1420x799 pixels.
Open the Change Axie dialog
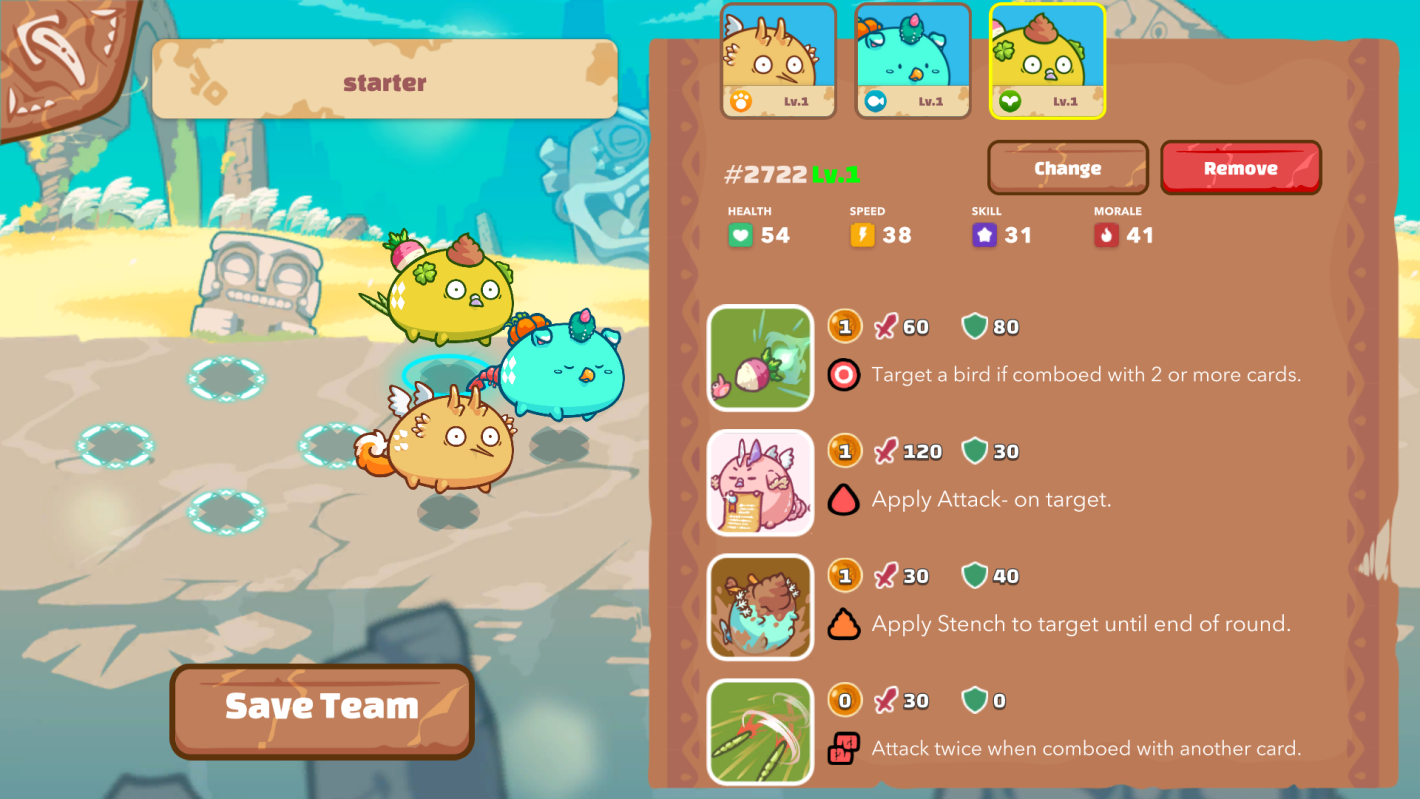[1067, 167]
